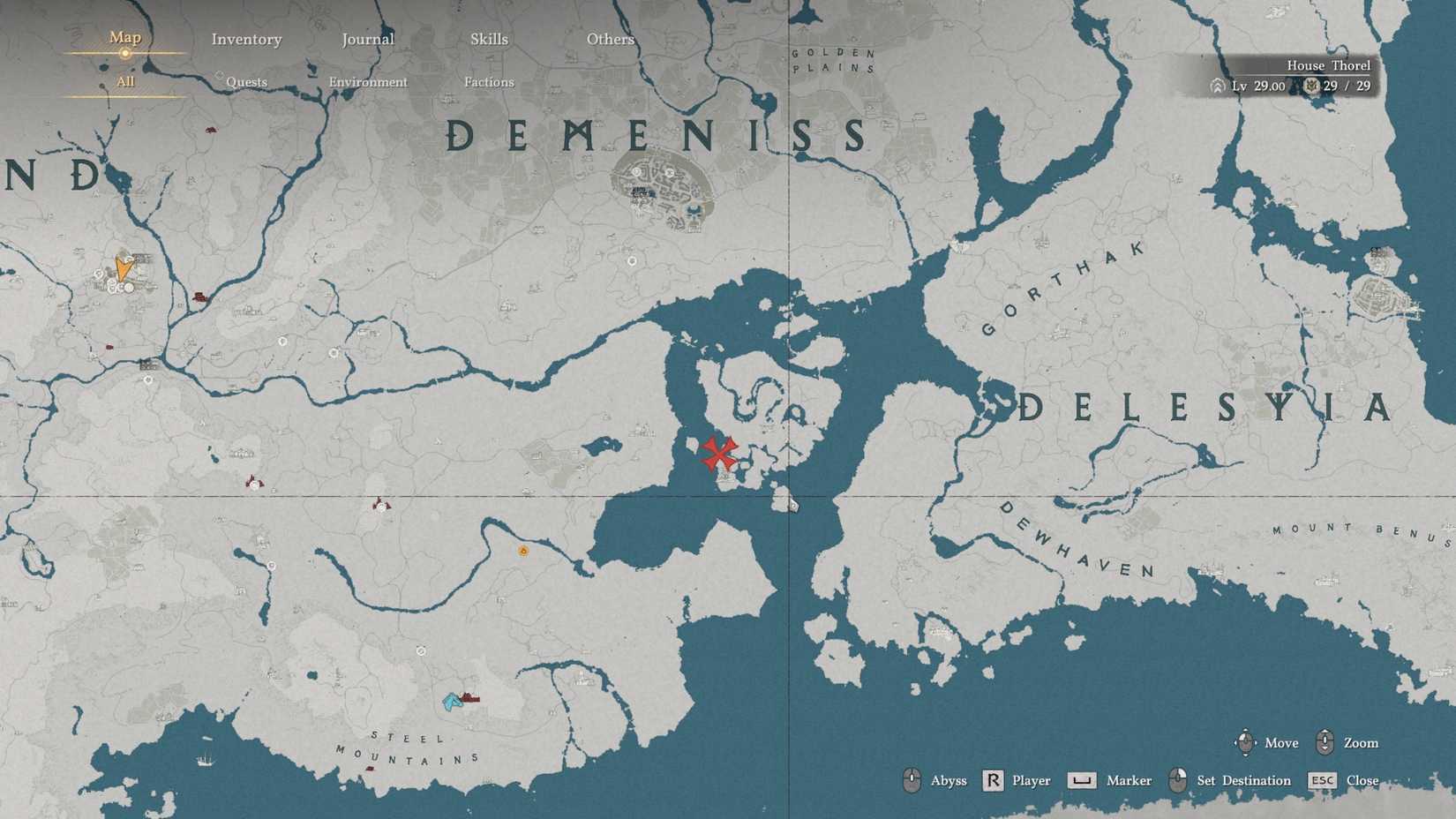Open the Journal menu
The width and height of the screenshot is (1456, 819).
pyautogui.click(x=367, y=39)
